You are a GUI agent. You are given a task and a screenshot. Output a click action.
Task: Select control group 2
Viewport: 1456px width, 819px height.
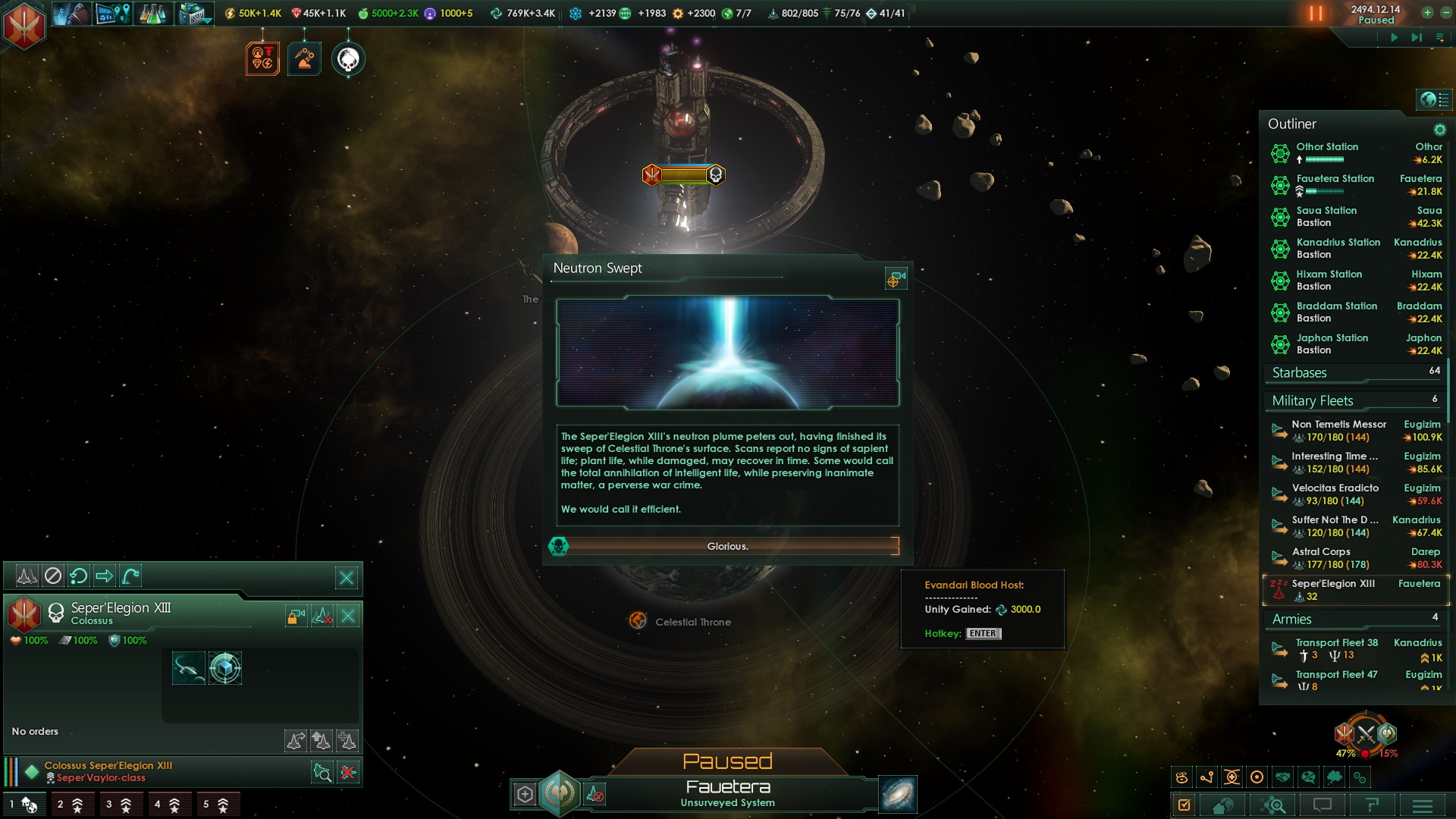click(x=71, y=805)
